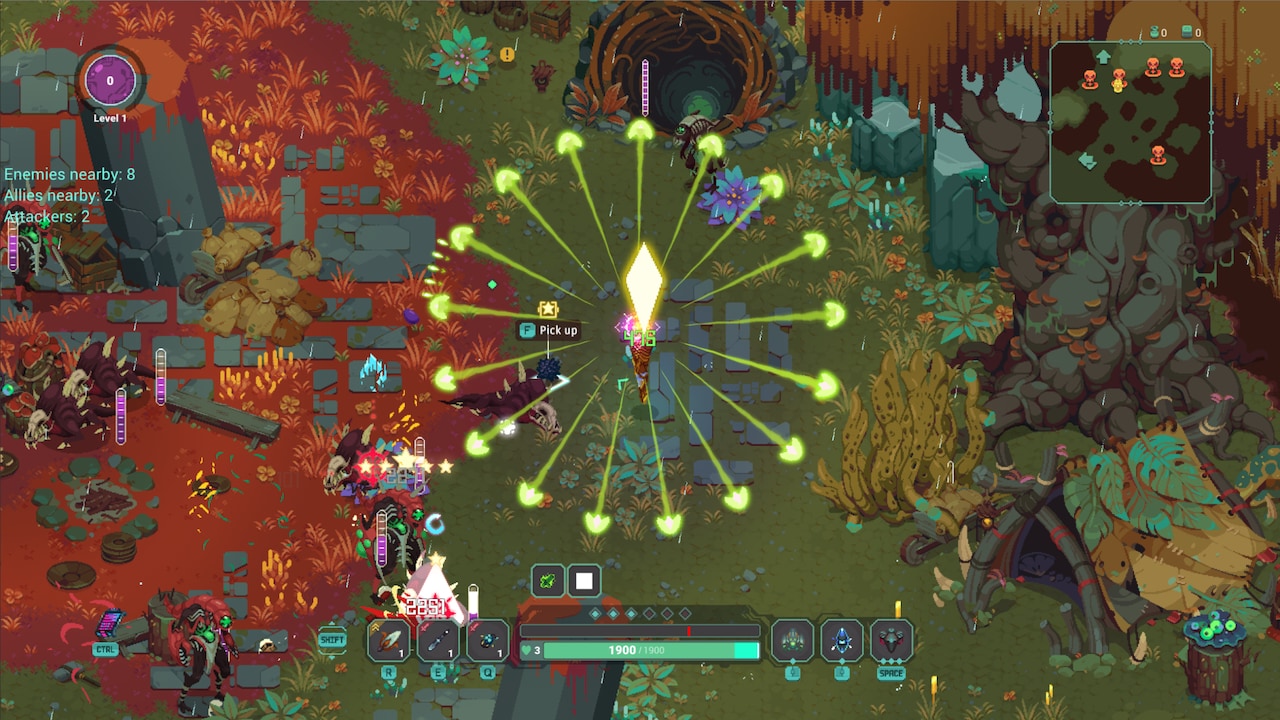
Task: Click the up-arrow exit marker on the minimap
Action: tap(1103, 55)
